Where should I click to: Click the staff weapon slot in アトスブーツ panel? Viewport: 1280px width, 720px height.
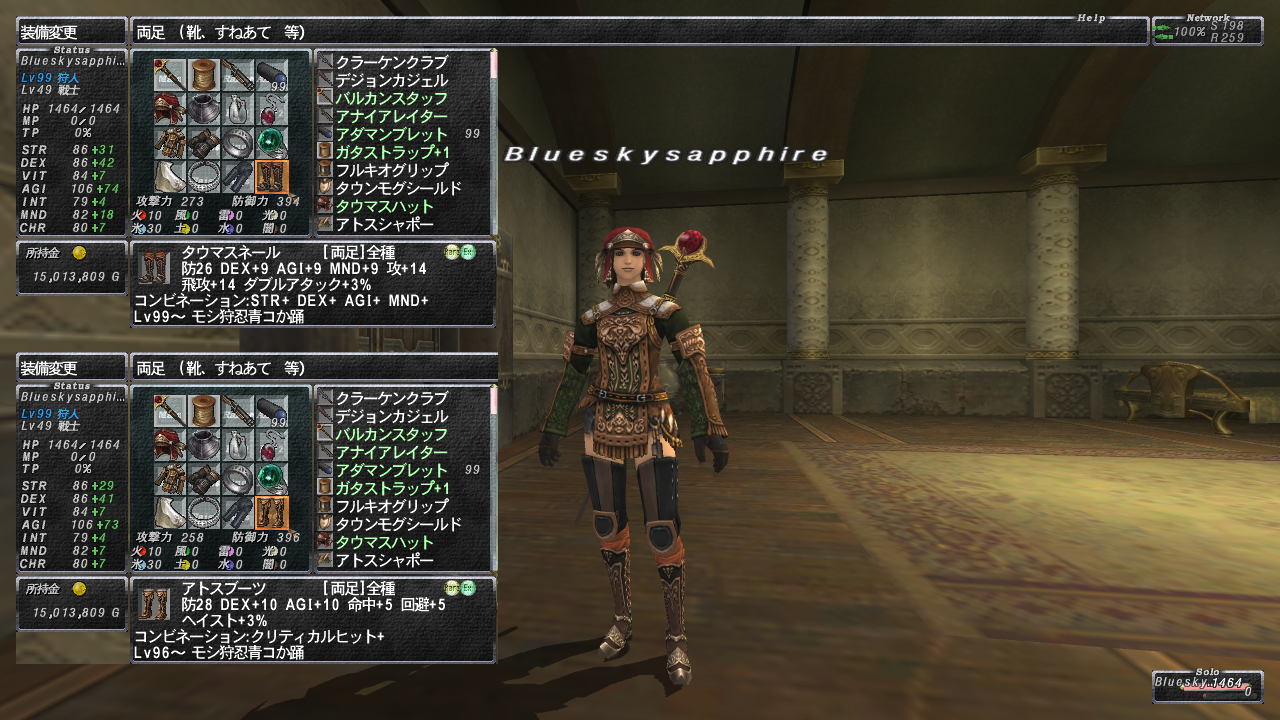tap(169, 410)
